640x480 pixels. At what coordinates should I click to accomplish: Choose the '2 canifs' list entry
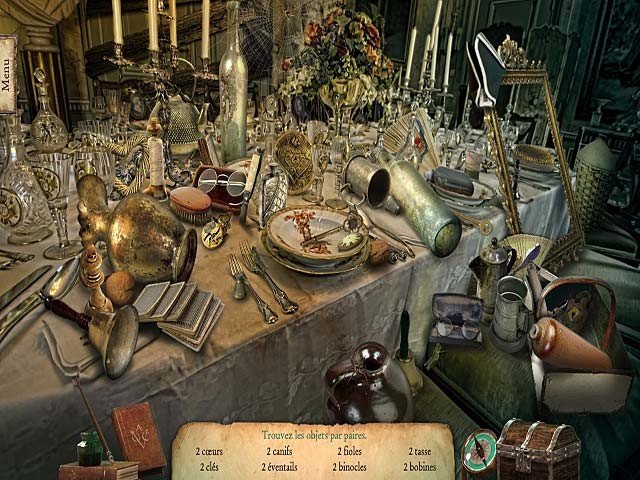pyautogui.click(x=279, y=451)
